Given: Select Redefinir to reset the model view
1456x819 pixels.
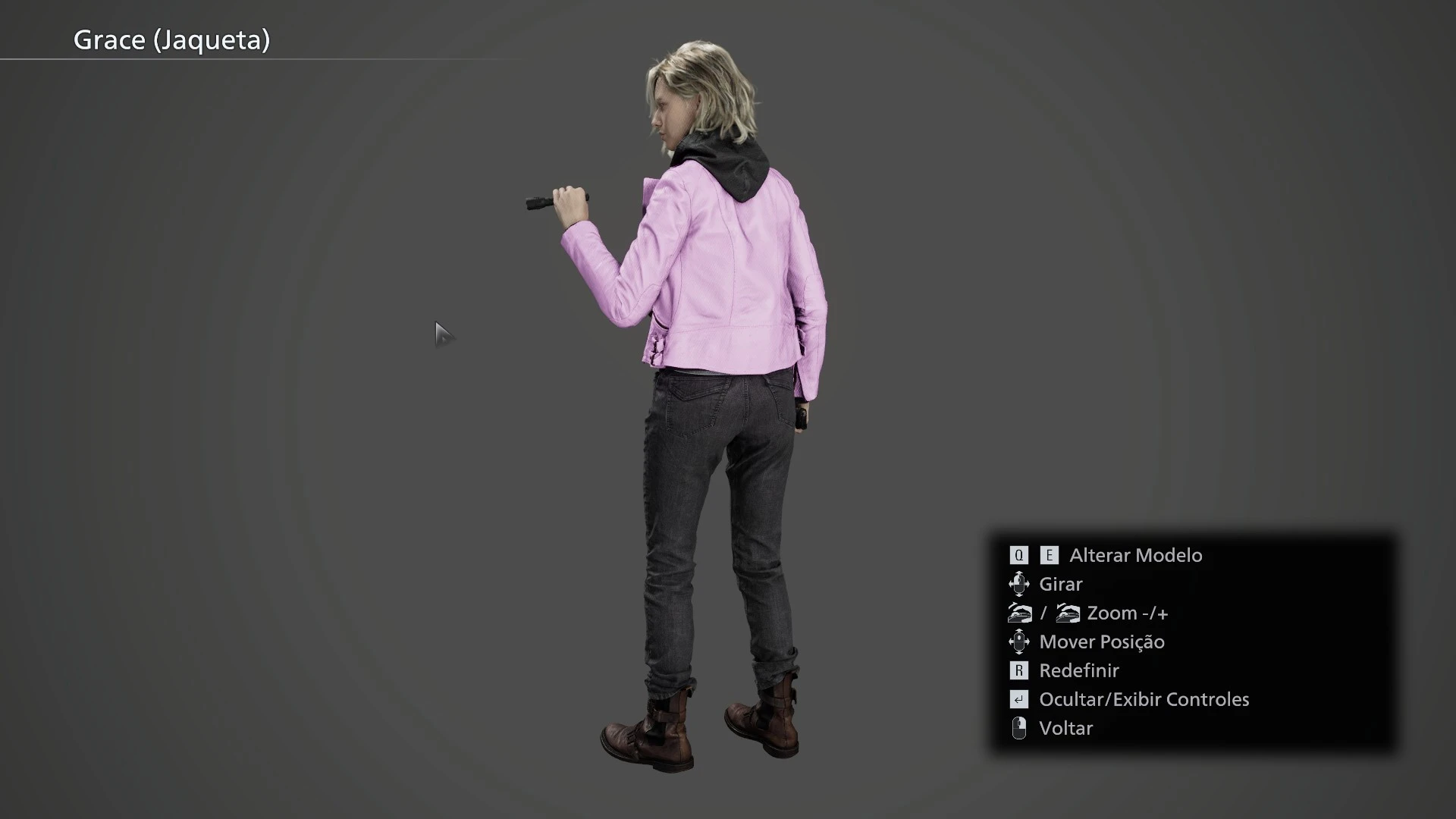Looking at the screenshot, I should pyautogui.click(x=1078, y=670).
